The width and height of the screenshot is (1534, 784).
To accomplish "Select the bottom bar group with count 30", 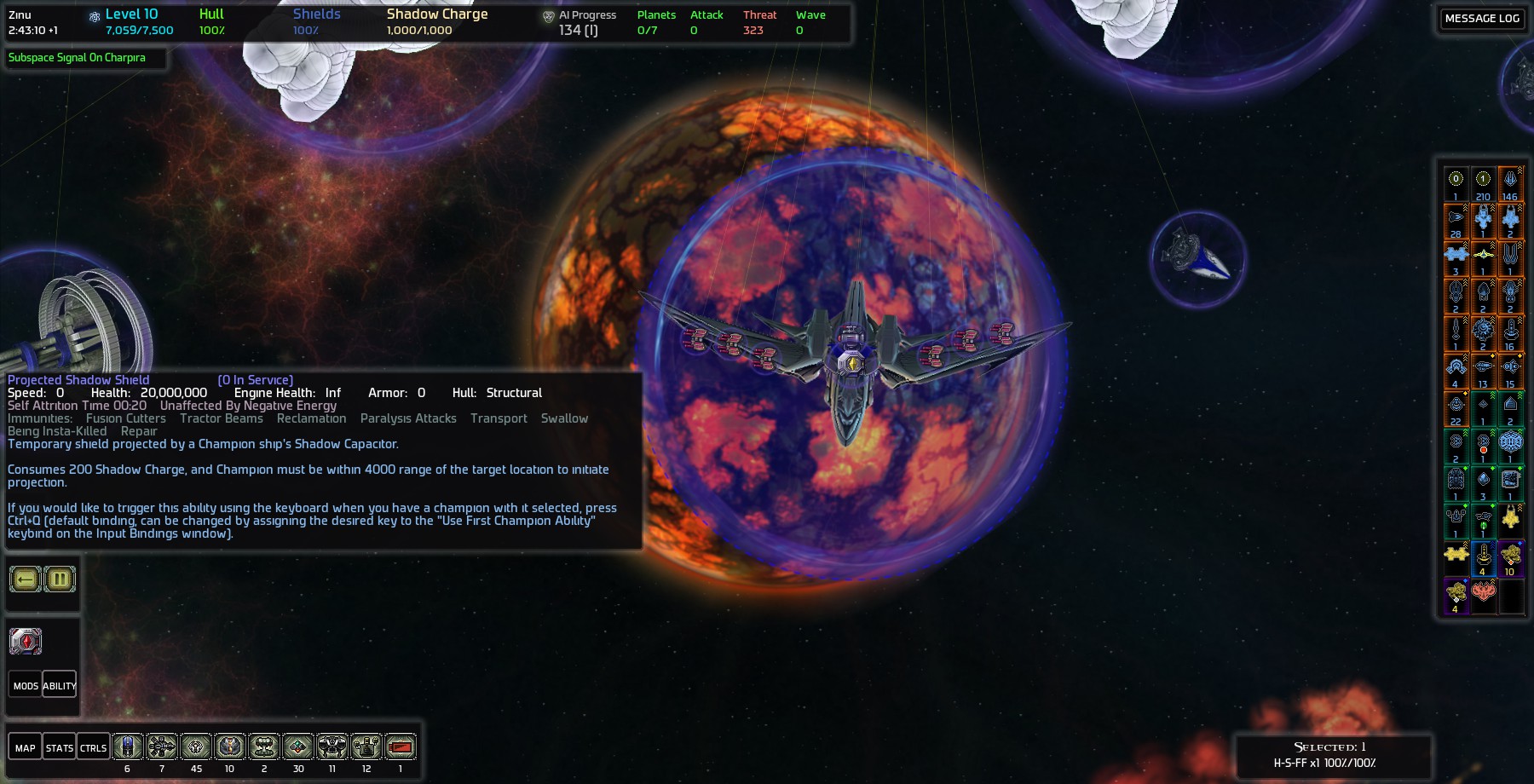I will 298,747.
